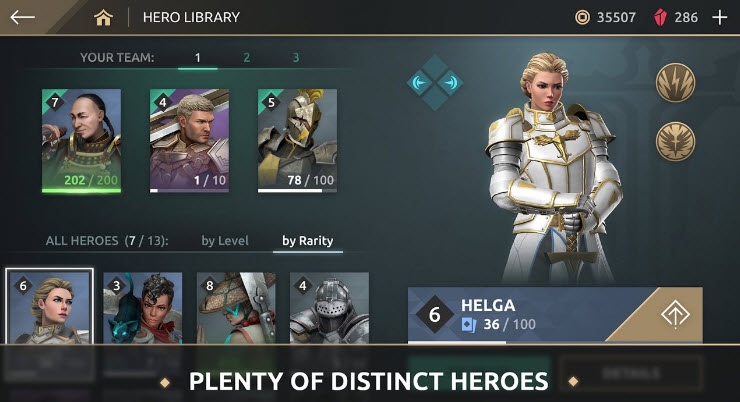This screenshot has width=740, height=402.
Task: Pick the level 3 hero portrait
Action: 142,307
